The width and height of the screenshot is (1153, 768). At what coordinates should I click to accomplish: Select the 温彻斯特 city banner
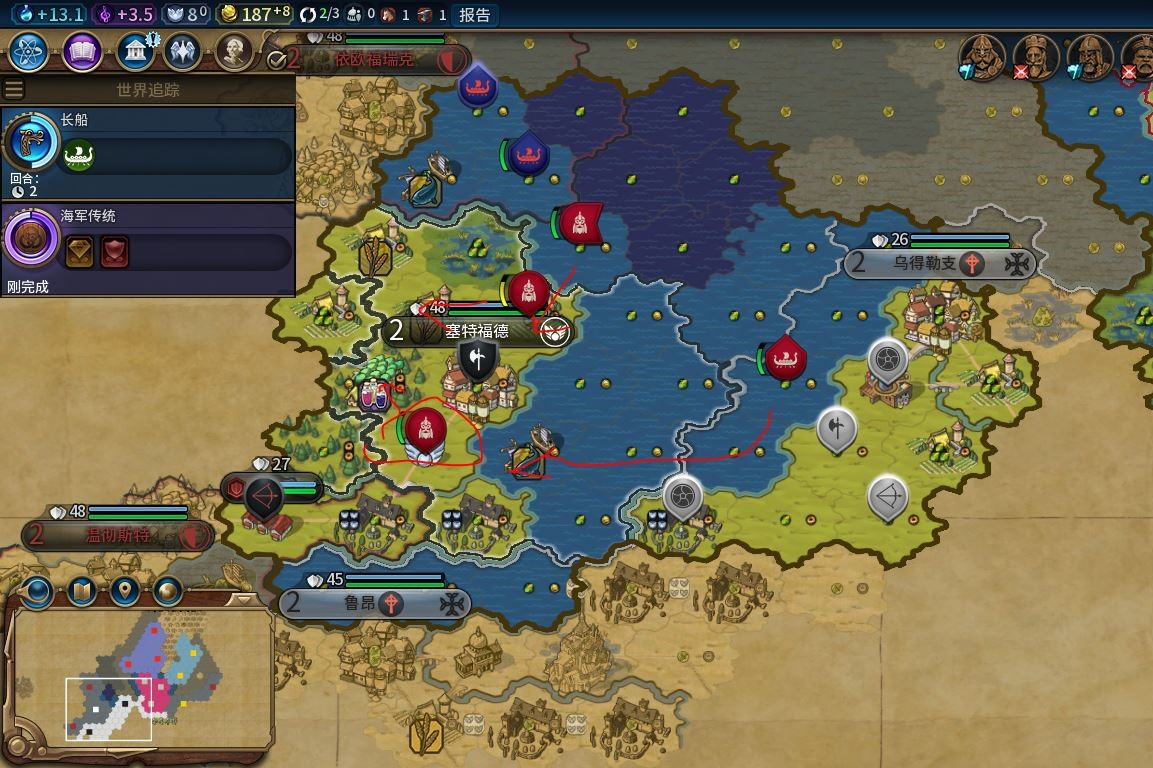pos(118,536)
